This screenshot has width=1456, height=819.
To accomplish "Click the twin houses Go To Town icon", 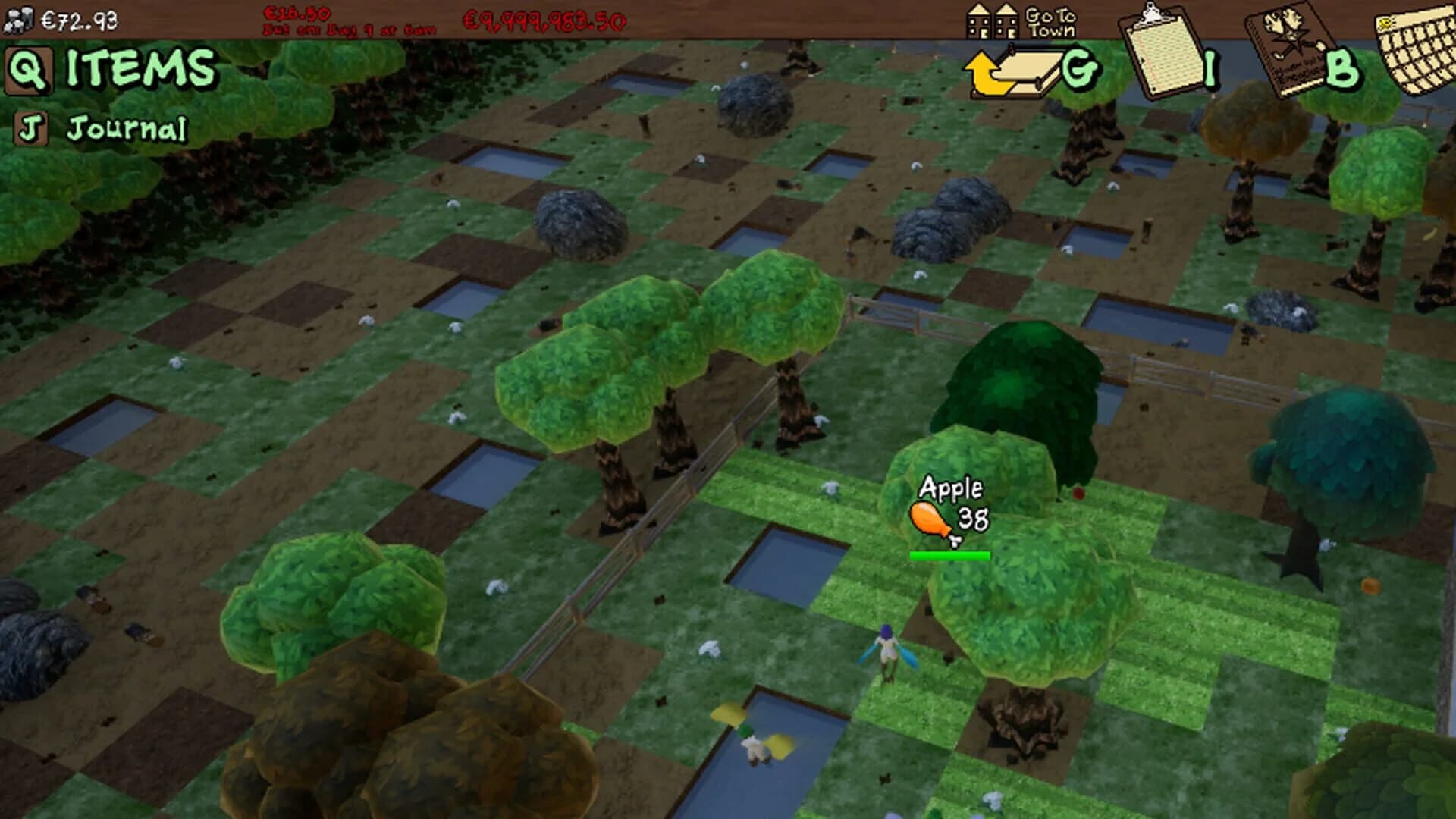I will coord(993,21).
